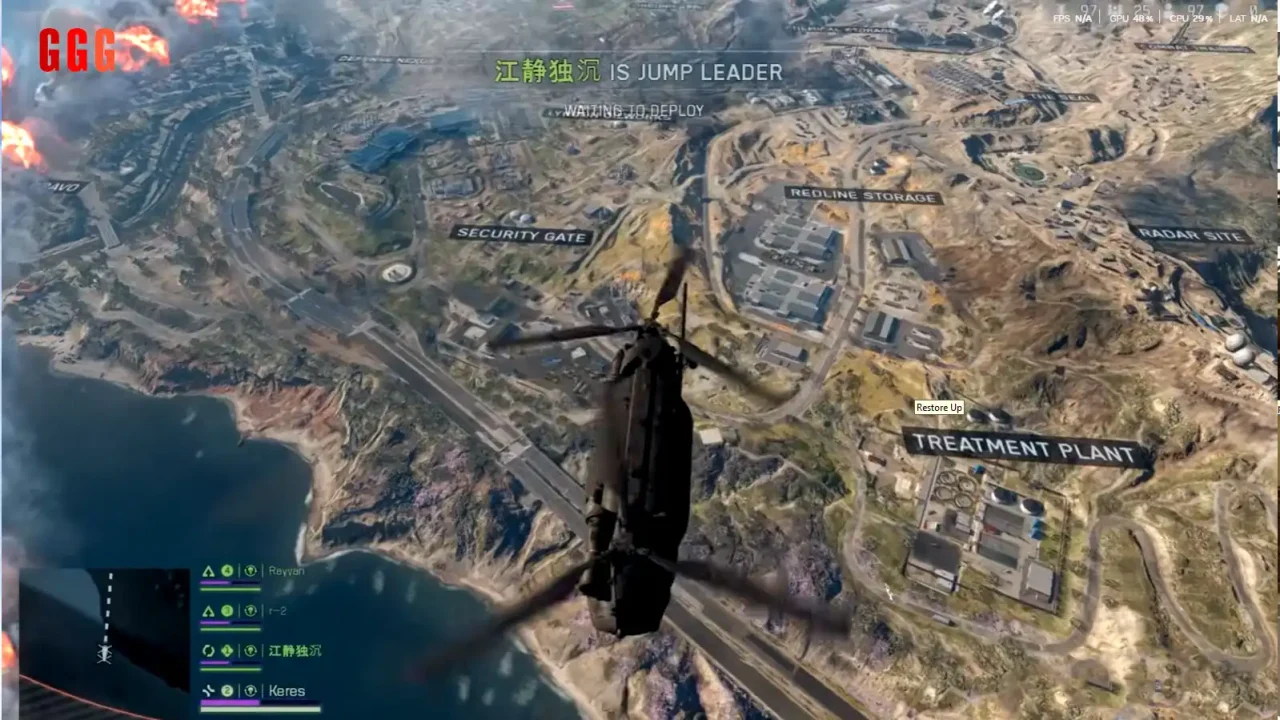Toggle the level 2 badge beside Keres

point(228,690)
